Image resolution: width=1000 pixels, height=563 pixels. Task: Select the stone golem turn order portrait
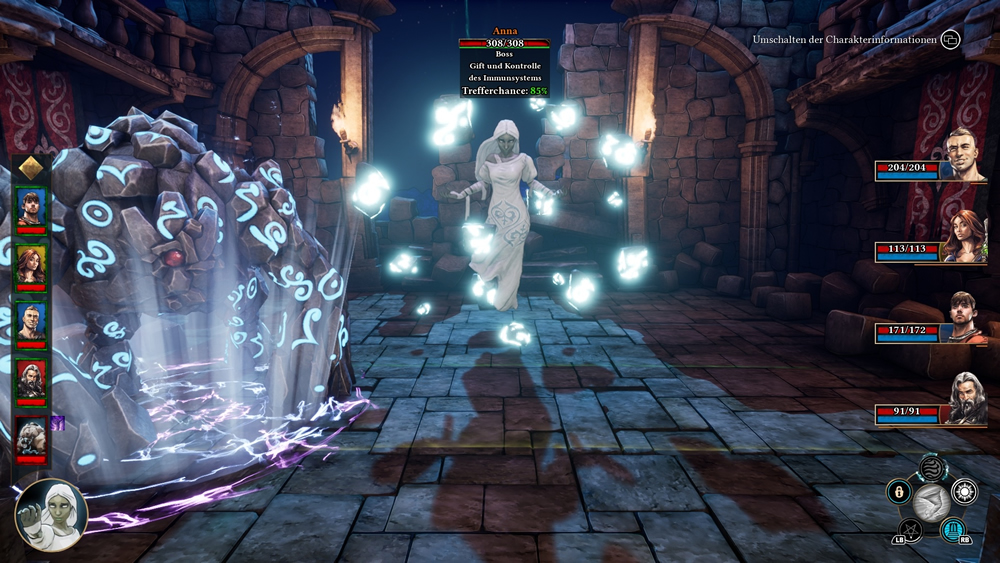tap(31, 438)
